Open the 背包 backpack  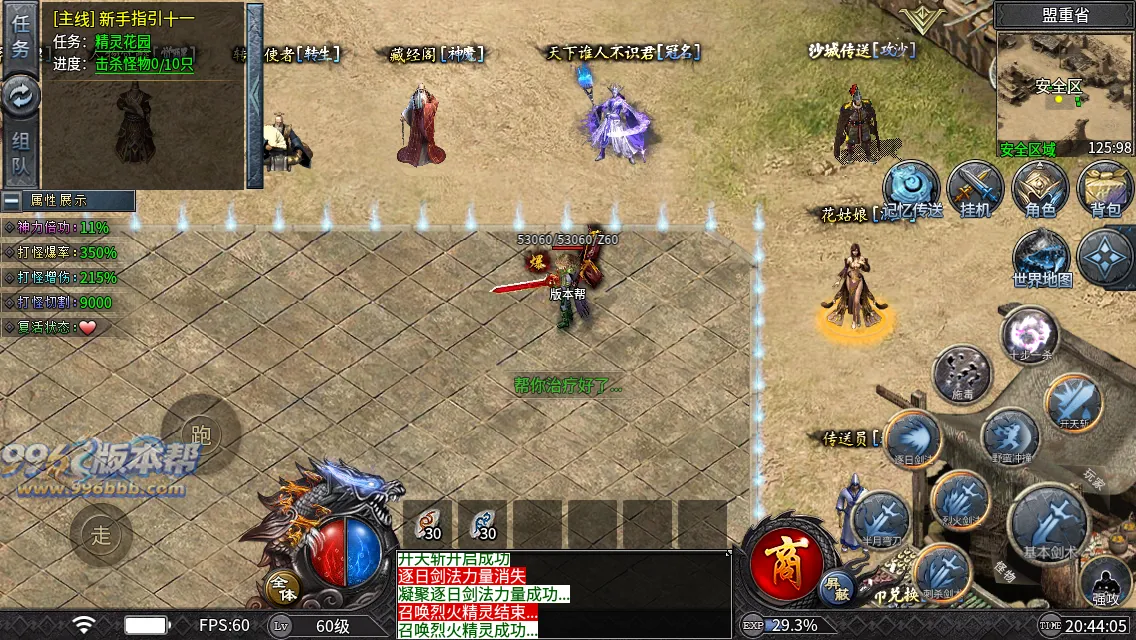[x=1104, y=188]
